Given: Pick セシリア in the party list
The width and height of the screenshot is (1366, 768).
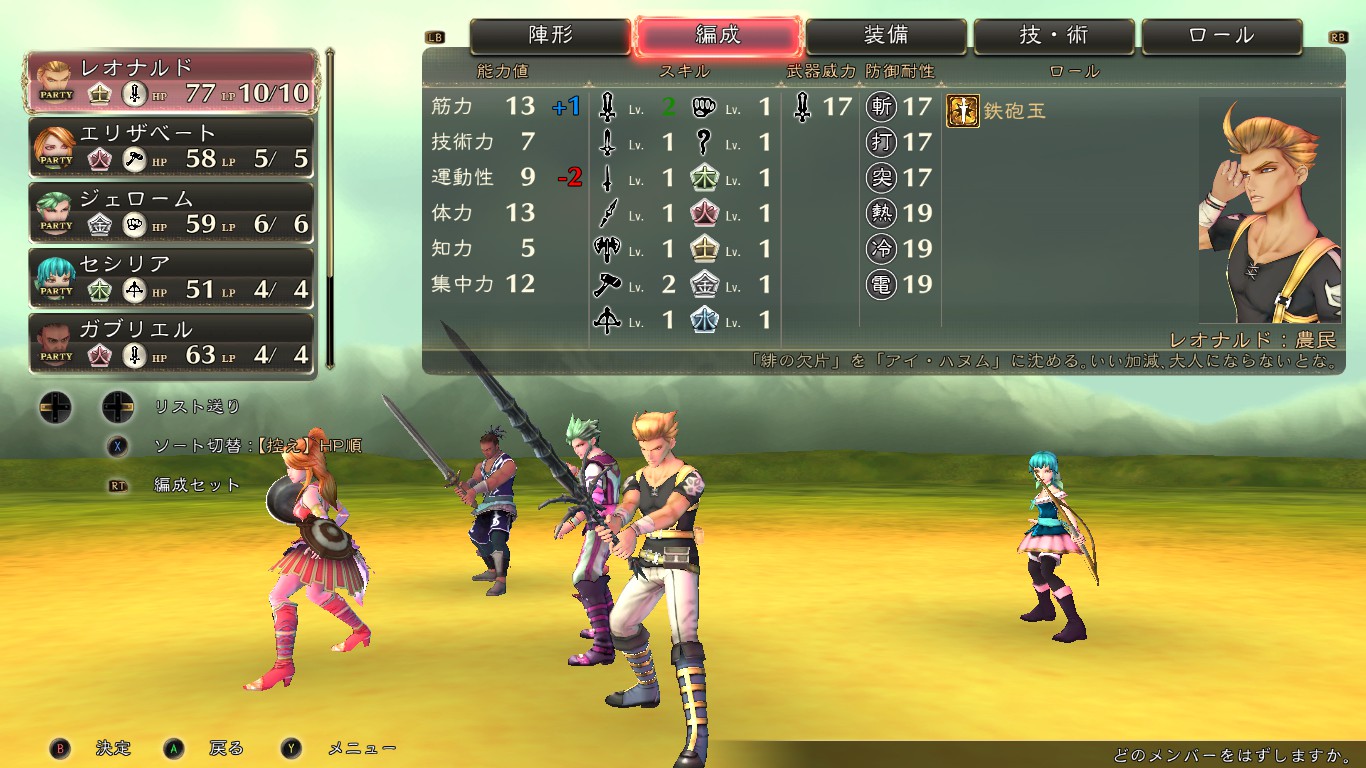Looking at the screenshot, I should point(174,278).
